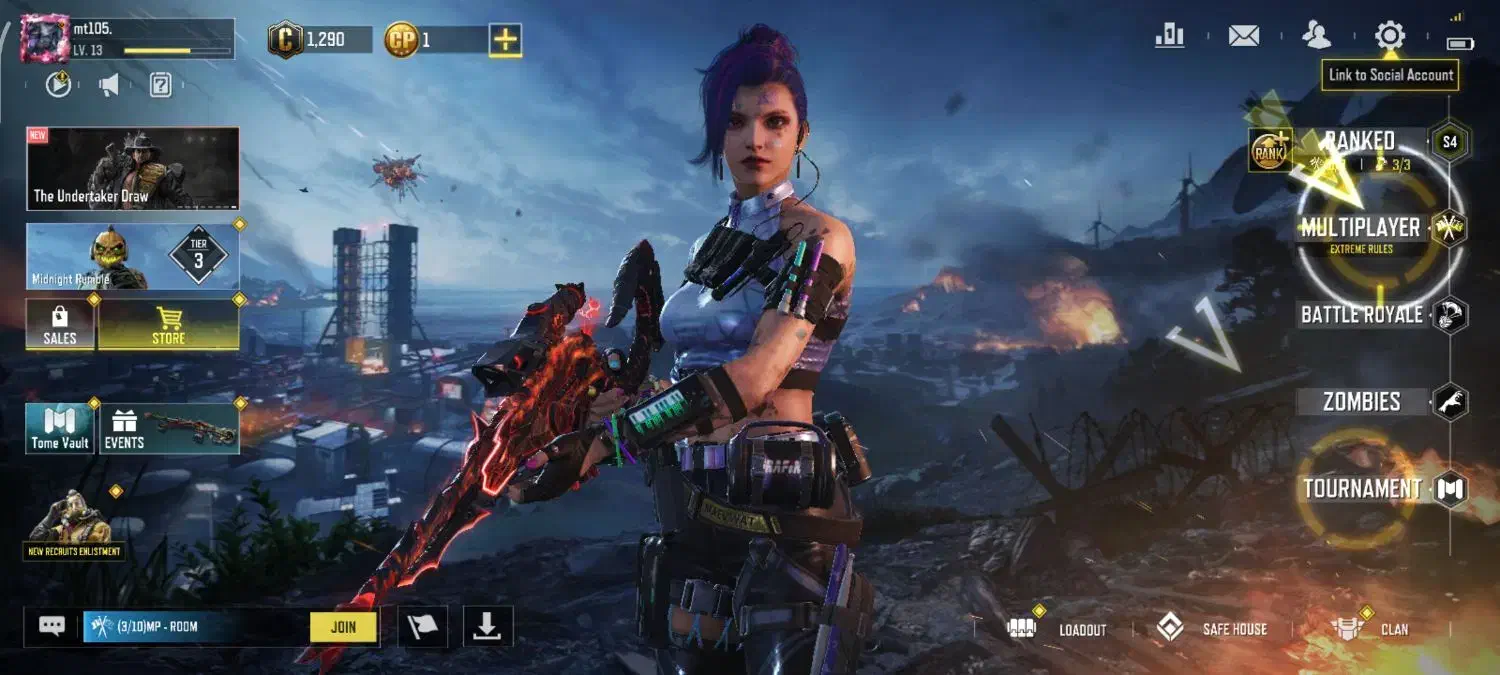The image size is (1500, 675).
Task: Show the Events page
Action: 168,428
